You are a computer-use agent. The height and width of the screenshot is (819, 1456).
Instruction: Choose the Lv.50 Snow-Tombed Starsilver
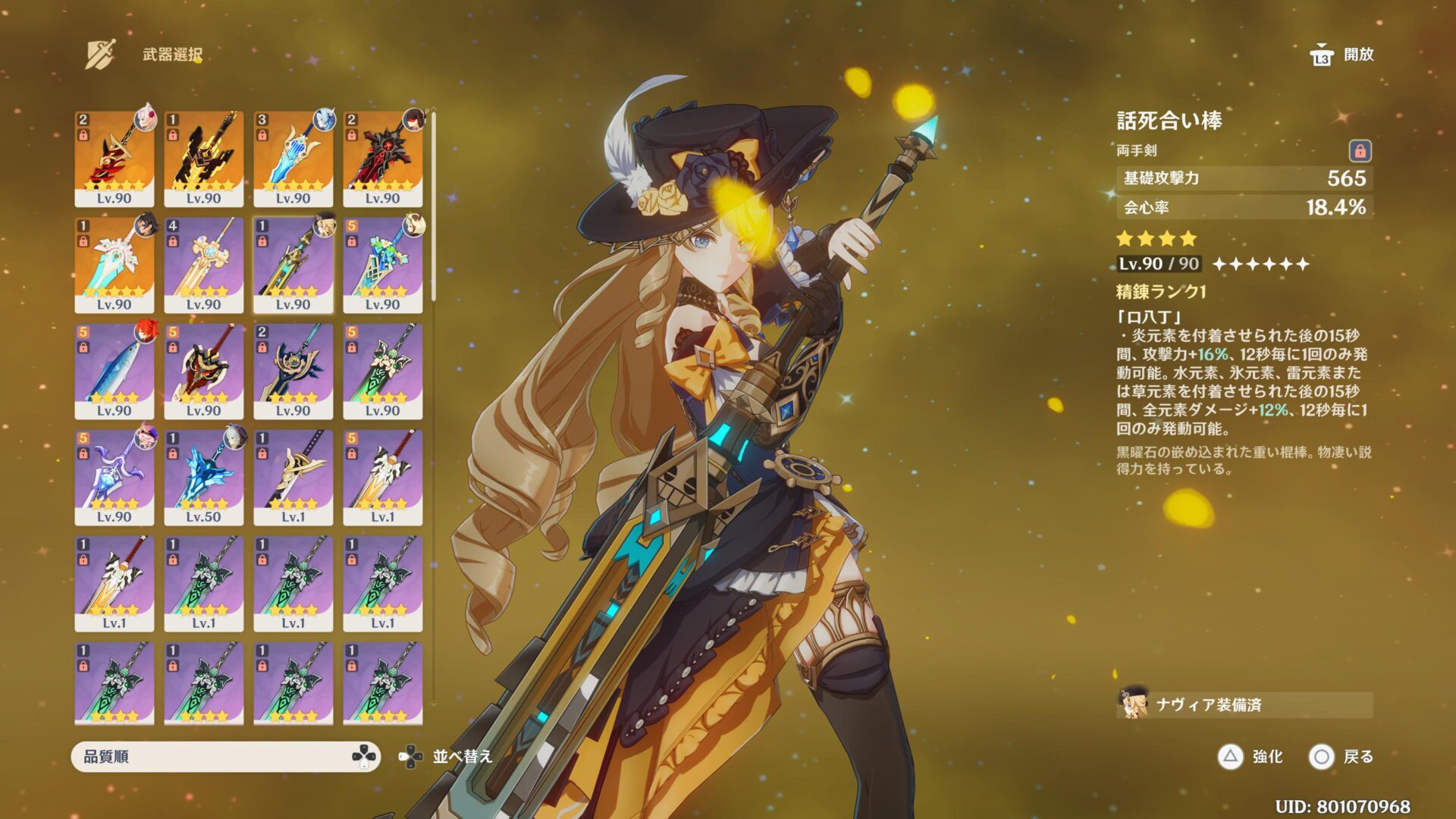[203, 477]
